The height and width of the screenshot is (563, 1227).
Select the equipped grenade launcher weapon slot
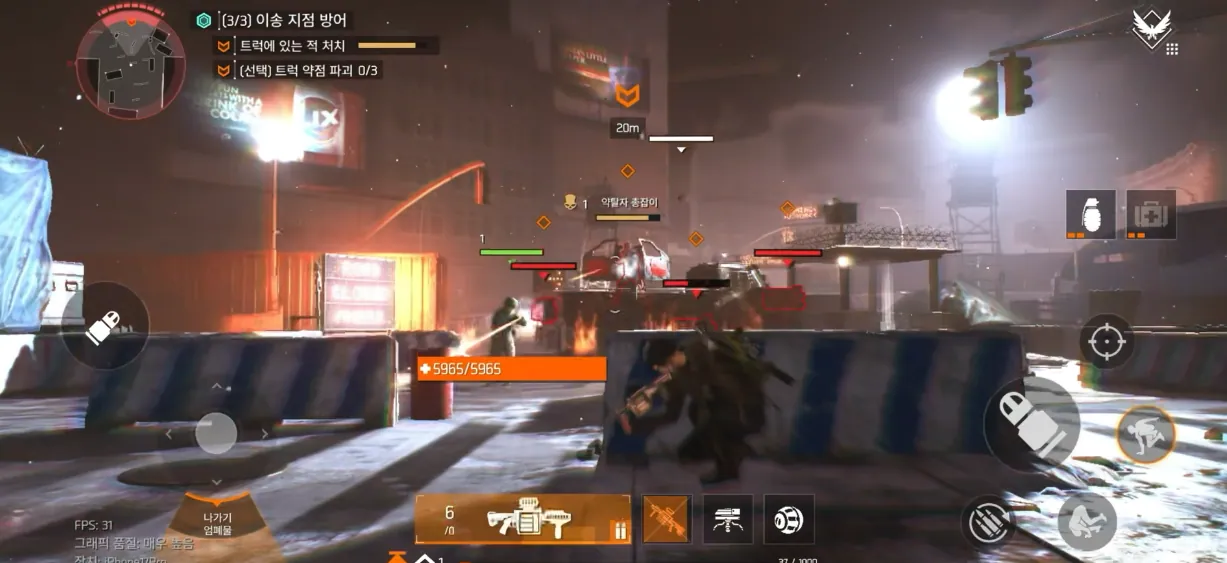point(523,520)
